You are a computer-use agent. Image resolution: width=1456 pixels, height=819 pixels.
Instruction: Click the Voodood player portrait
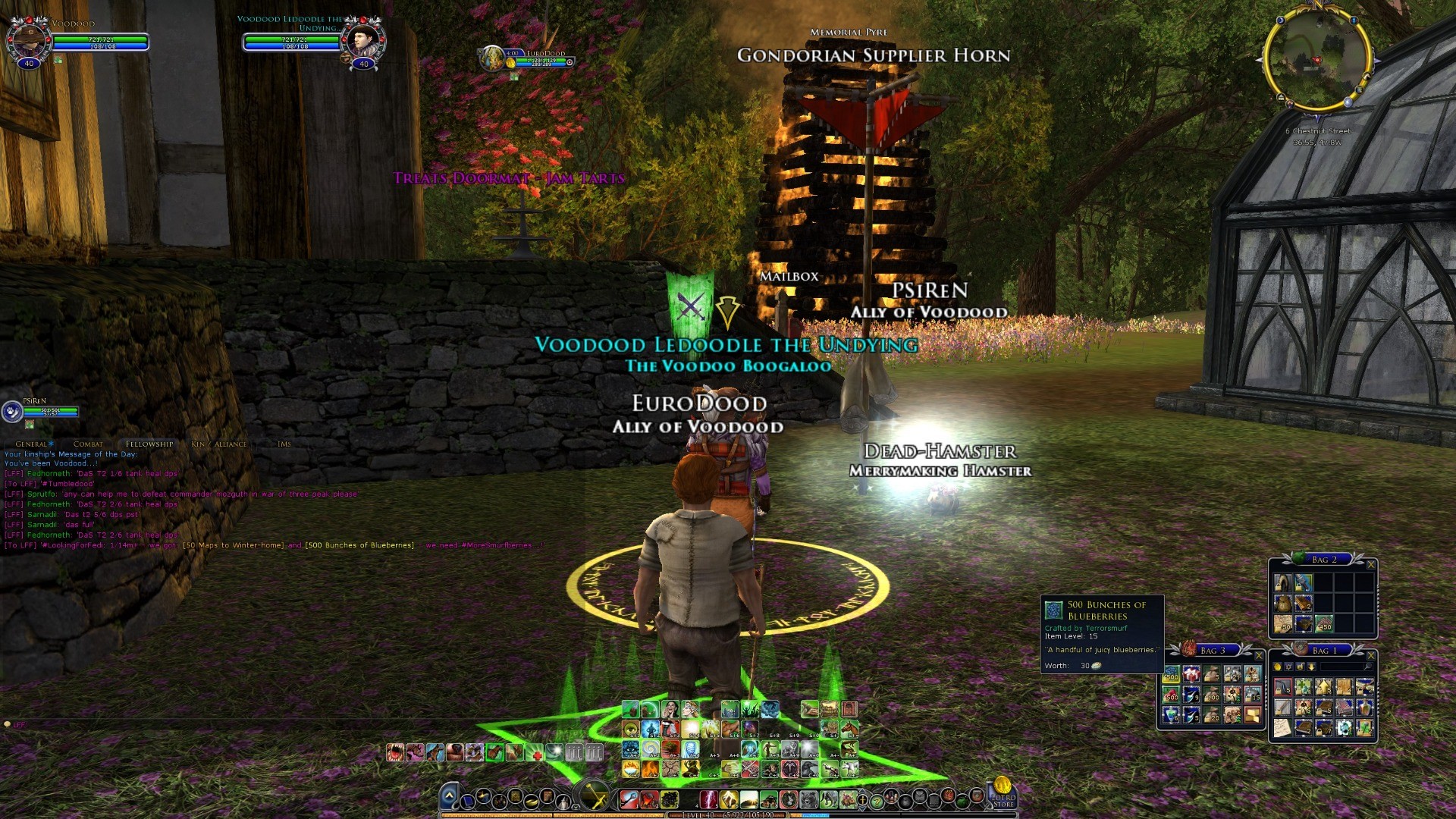pos(30,39)
